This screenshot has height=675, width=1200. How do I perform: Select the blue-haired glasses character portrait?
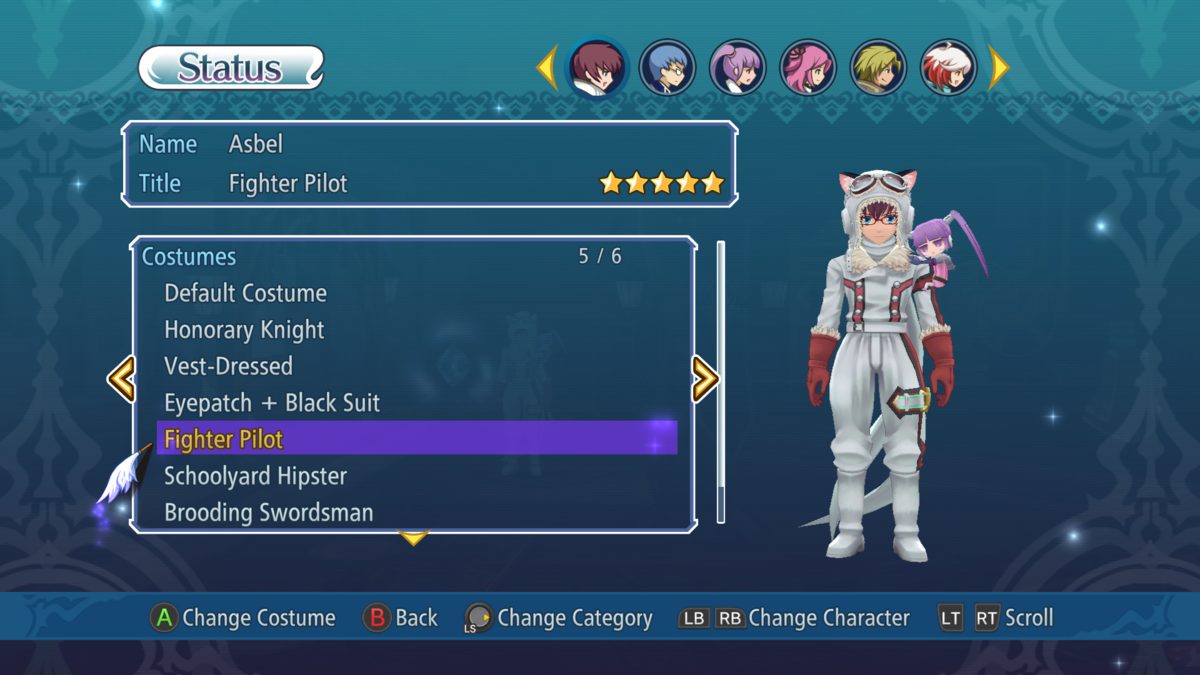click(667, 68)
